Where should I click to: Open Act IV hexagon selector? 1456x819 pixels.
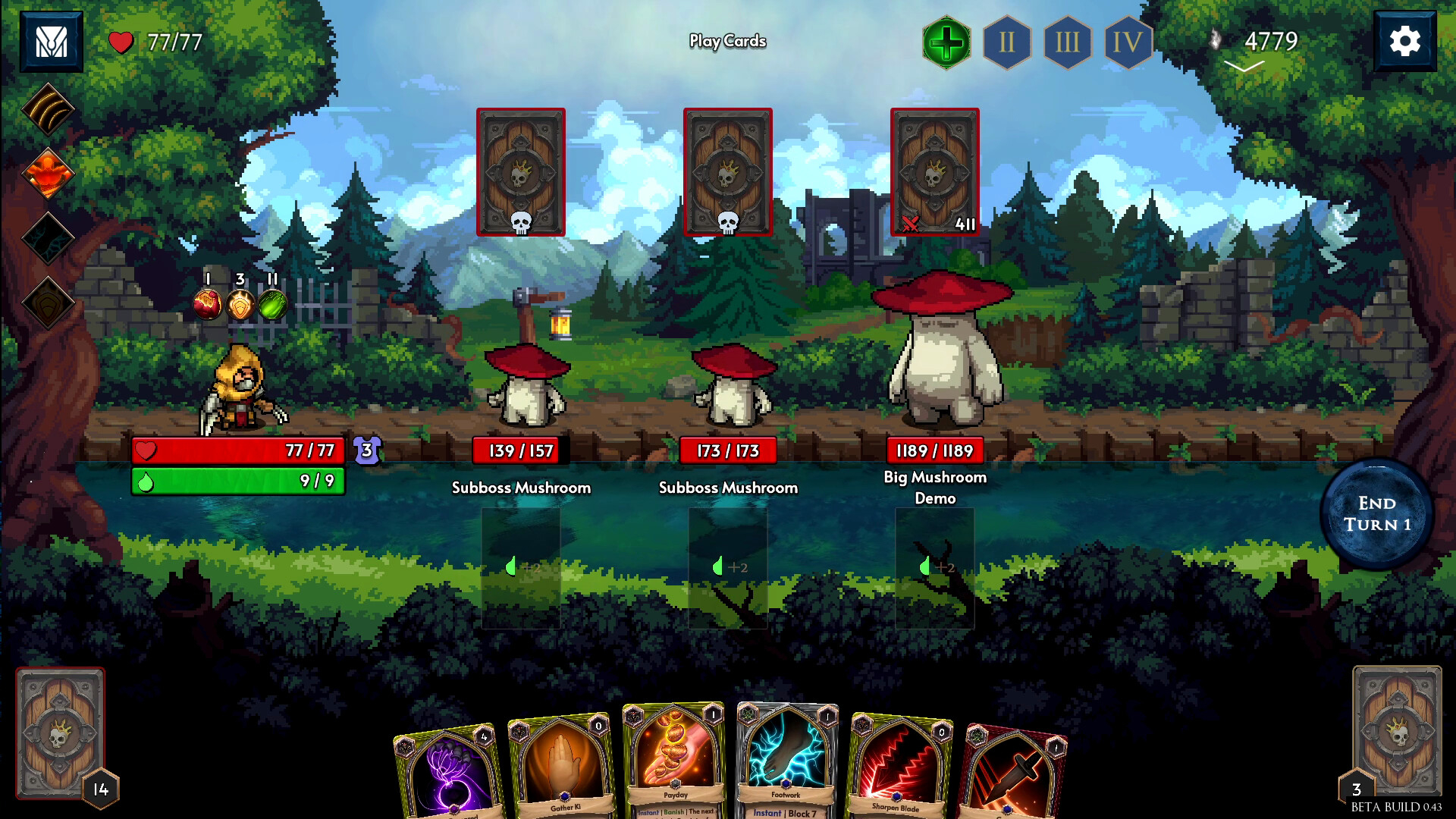tap(1128, 43)
